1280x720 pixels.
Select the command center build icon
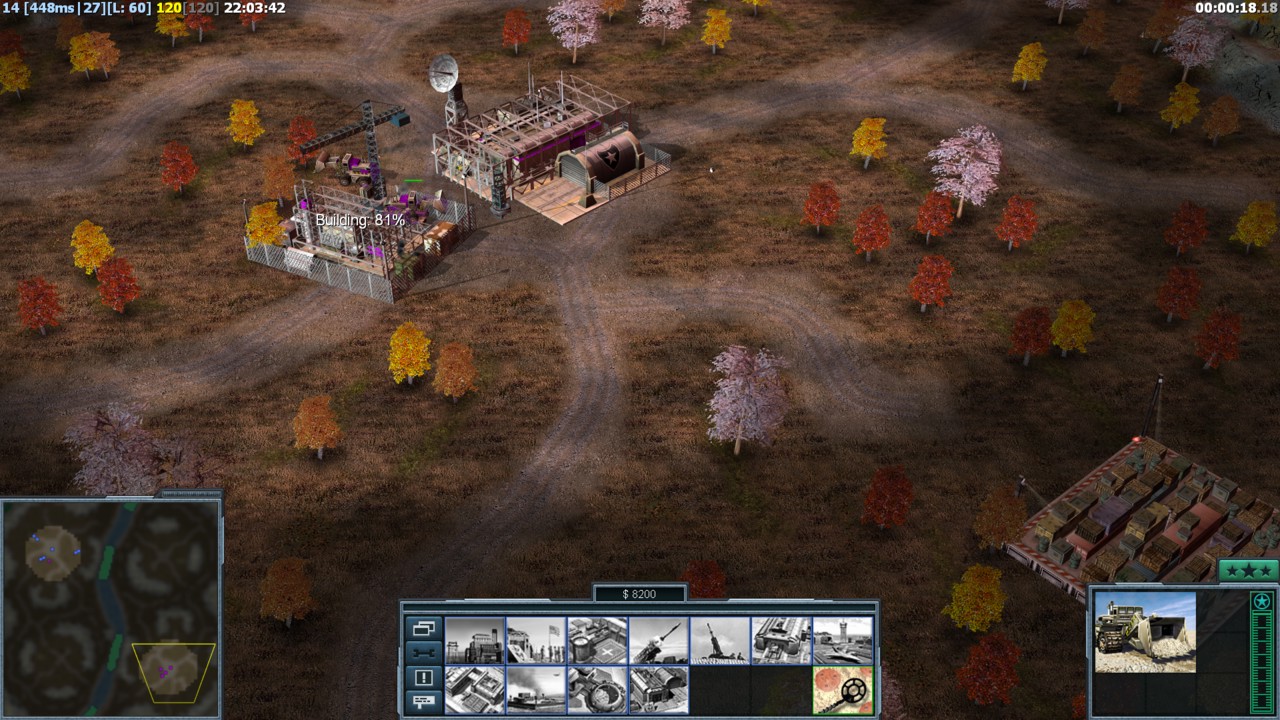tap(658, 690)
